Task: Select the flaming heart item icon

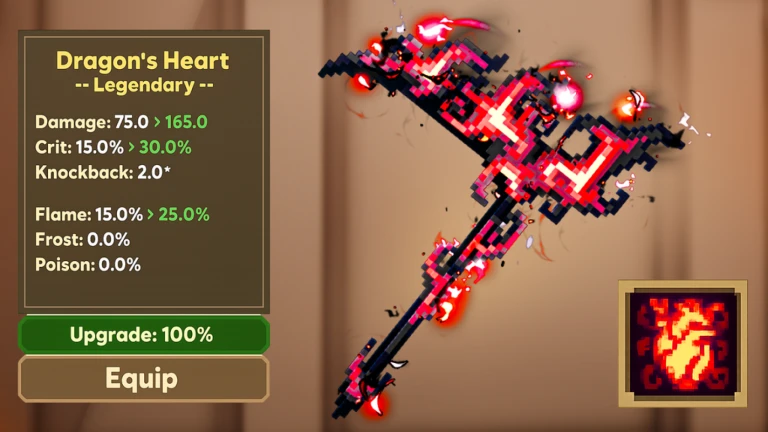Action: (x=682, y=343)
